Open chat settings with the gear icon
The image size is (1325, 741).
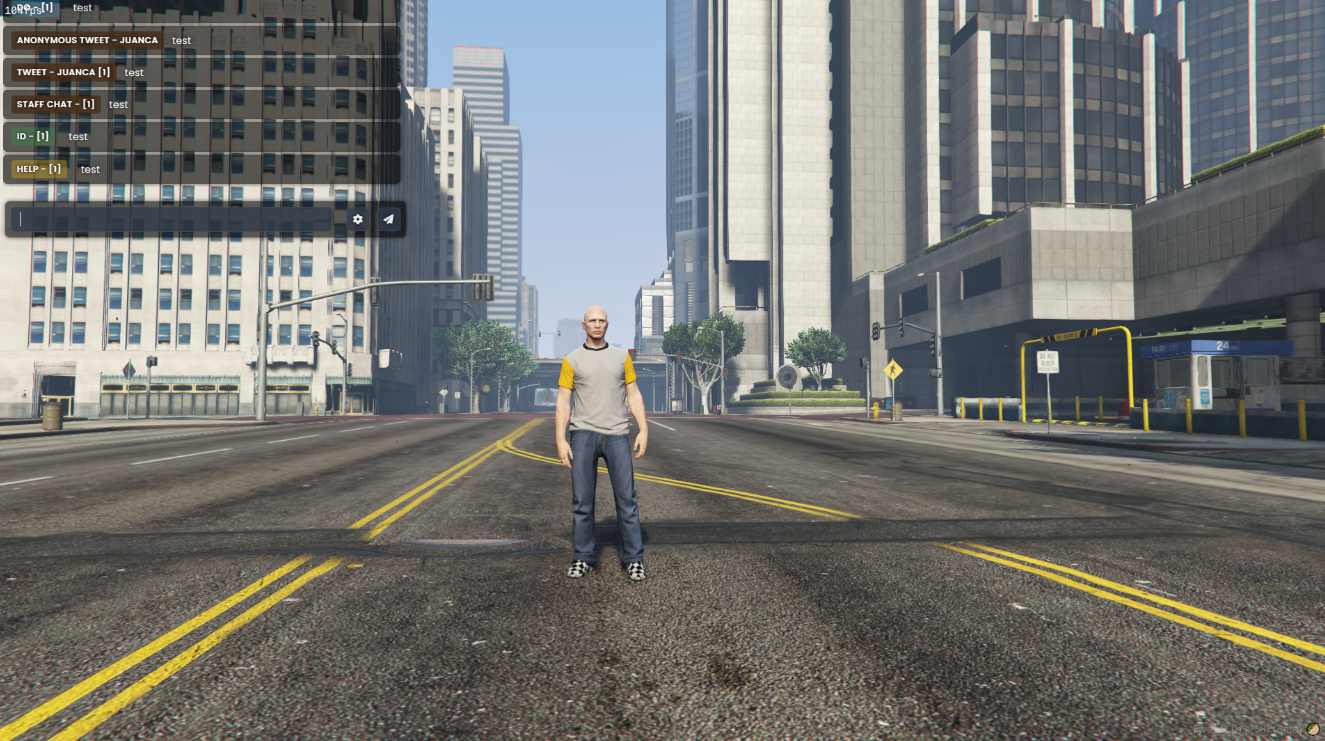(x=358, y=219)
